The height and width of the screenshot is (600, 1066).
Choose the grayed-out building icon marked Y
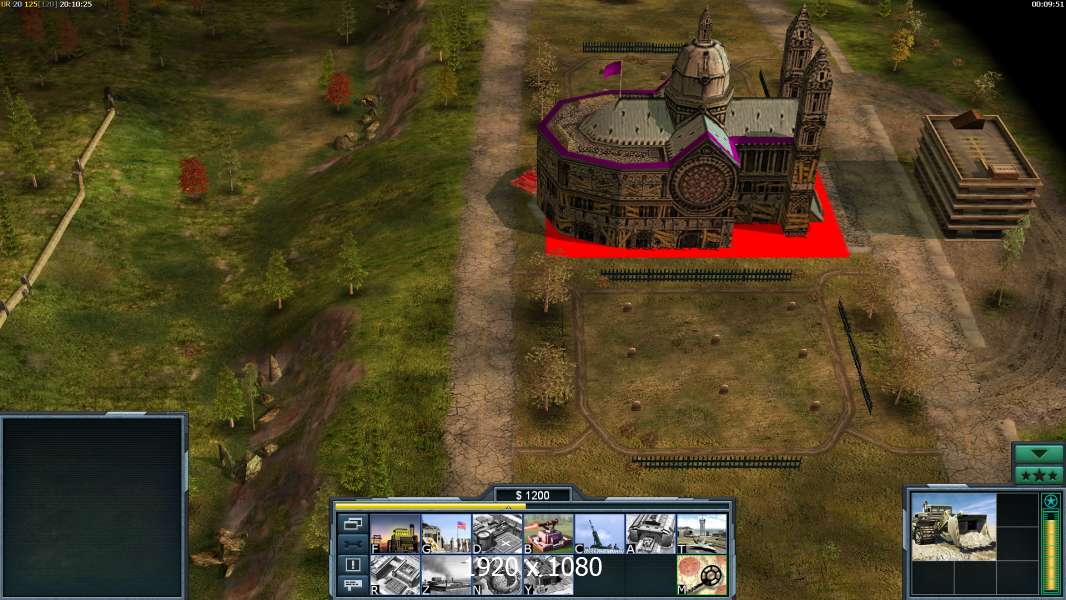[548, 575]
